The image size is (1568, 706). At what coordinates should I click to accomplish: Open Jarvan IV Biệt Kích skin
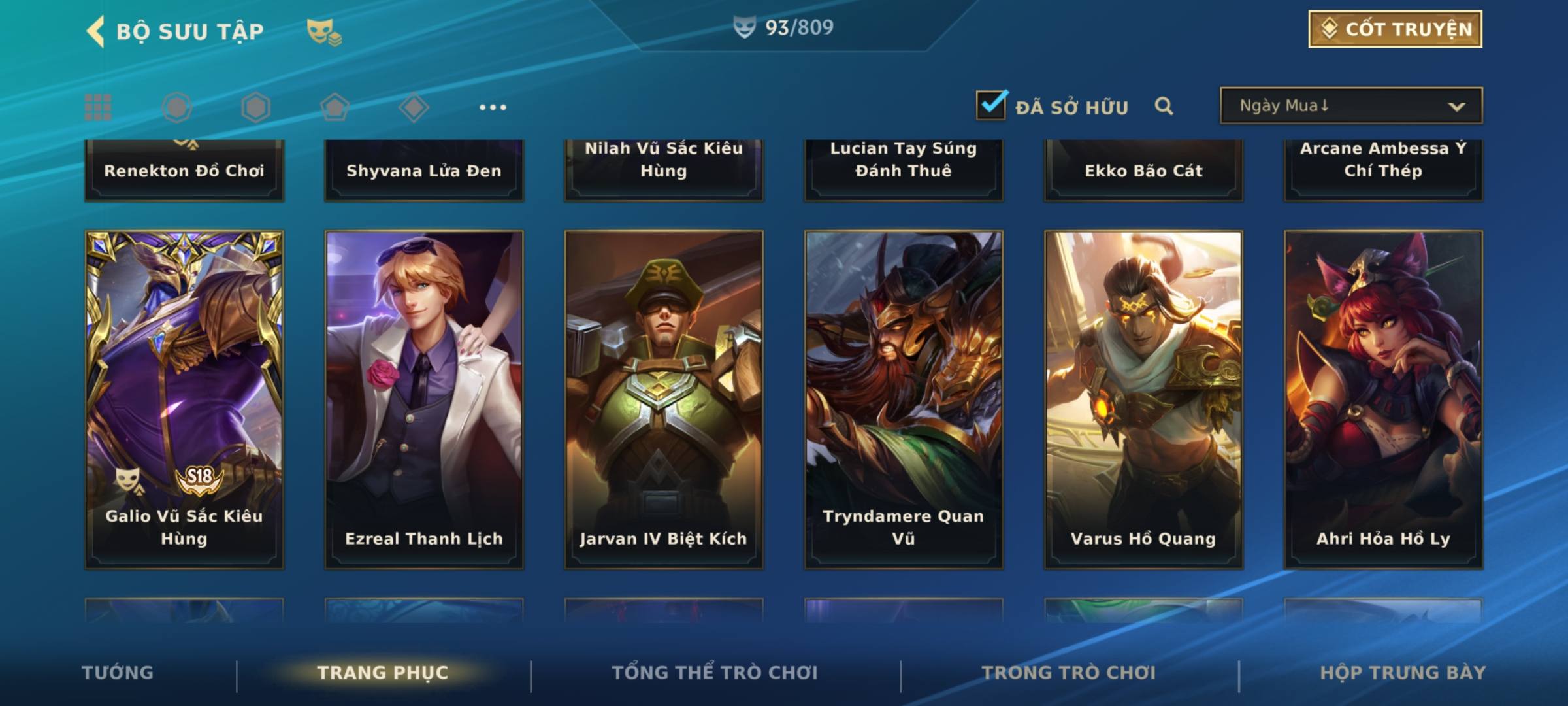tap(664, 399)
